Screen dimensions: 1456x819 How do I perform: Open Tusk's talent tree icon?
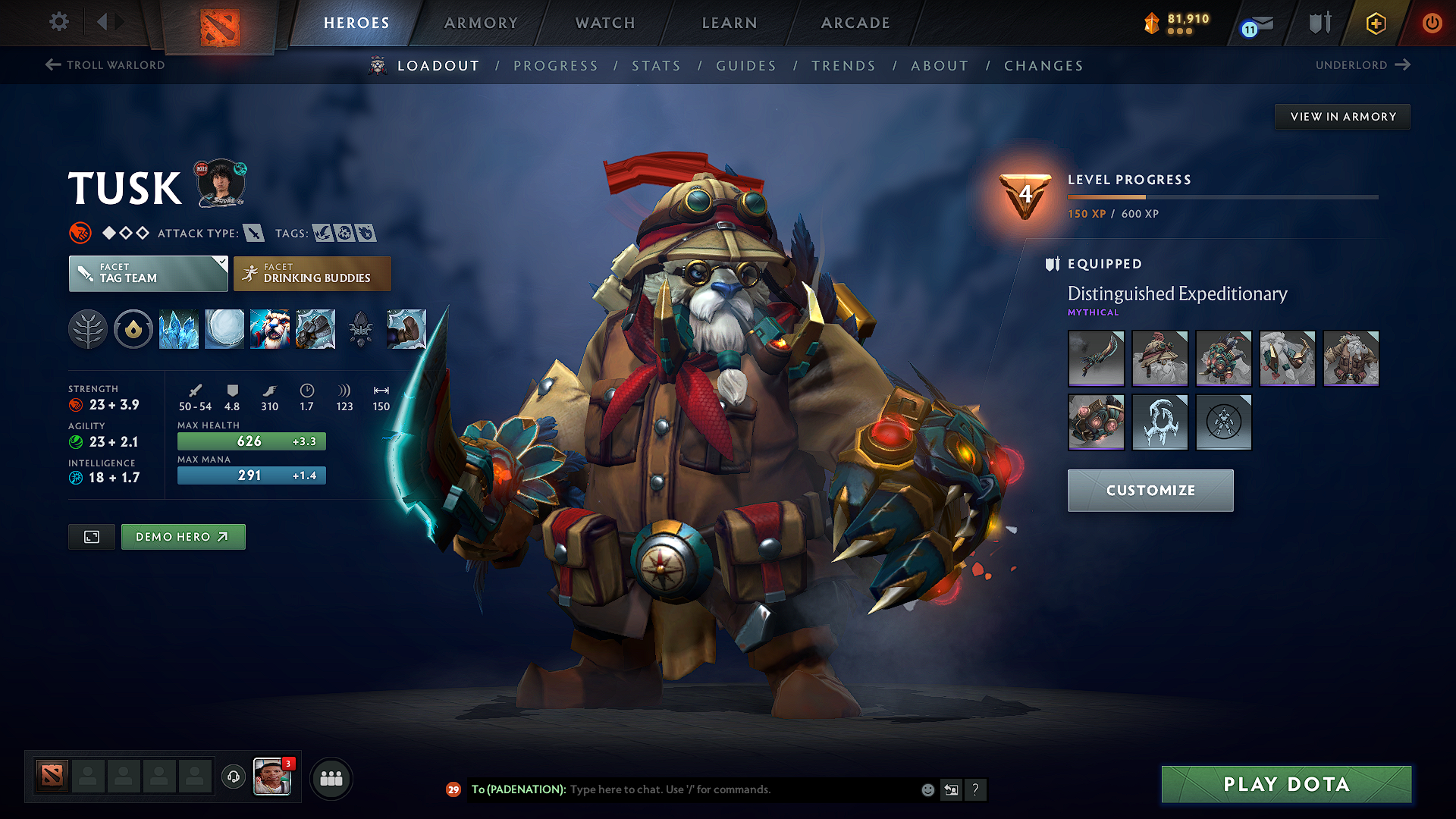click(x=88, y=329)
